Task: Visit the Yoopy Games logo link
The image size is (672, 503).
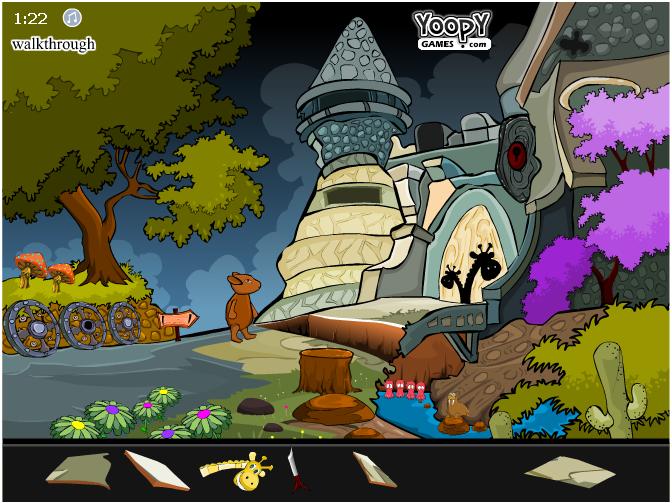Action: [453, 30]
